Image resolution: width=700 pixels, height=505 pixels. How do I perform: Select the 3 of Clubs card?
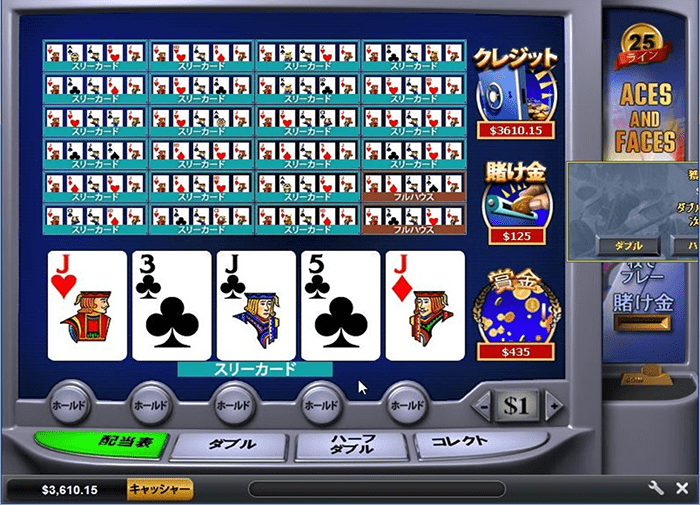[172, 305]
